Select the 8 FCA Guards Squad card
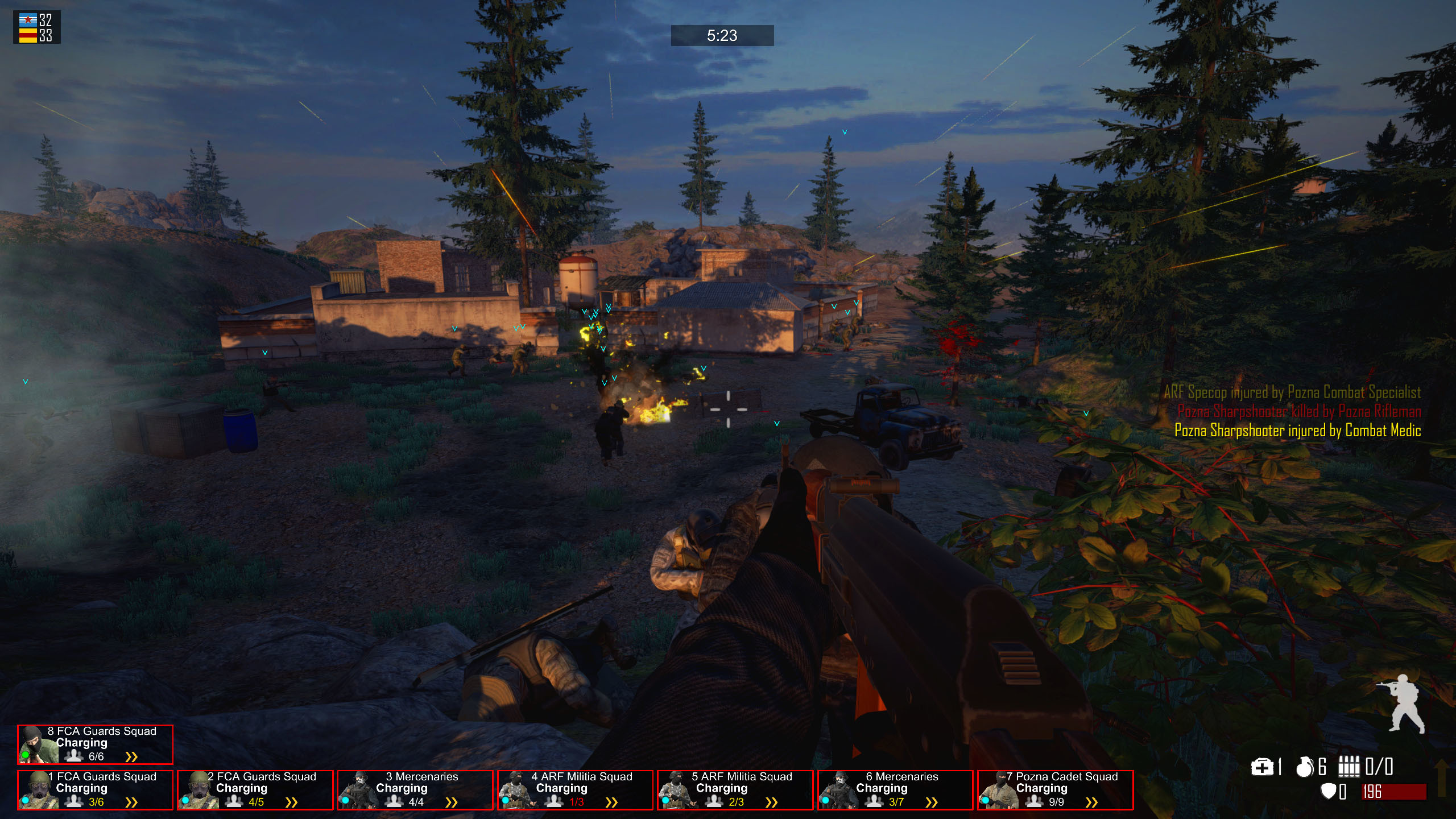This screenshot has width=1456, height=819. (x=95, y=744)
